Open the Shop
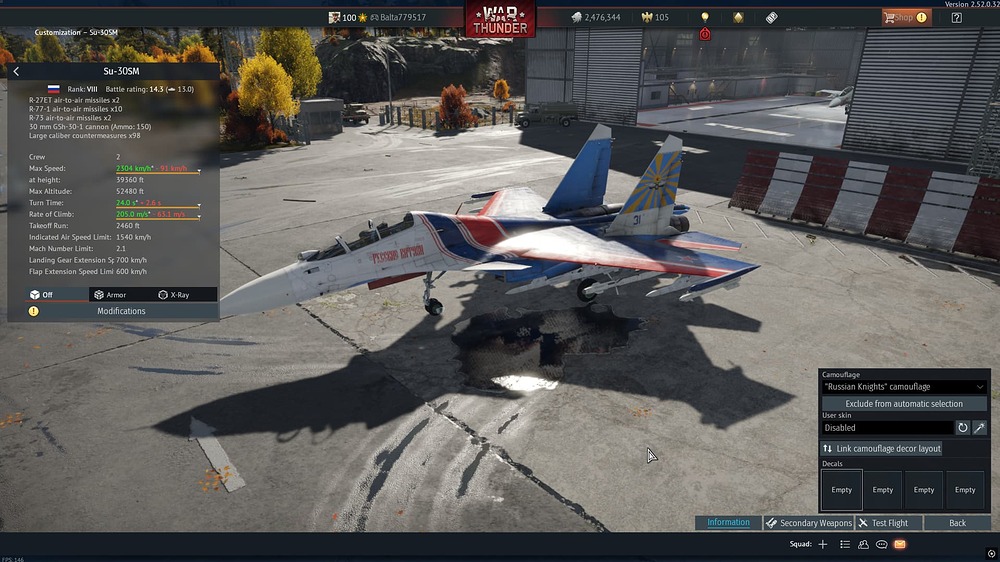This screenshot has width=1000, height=562. coord(904,17)
